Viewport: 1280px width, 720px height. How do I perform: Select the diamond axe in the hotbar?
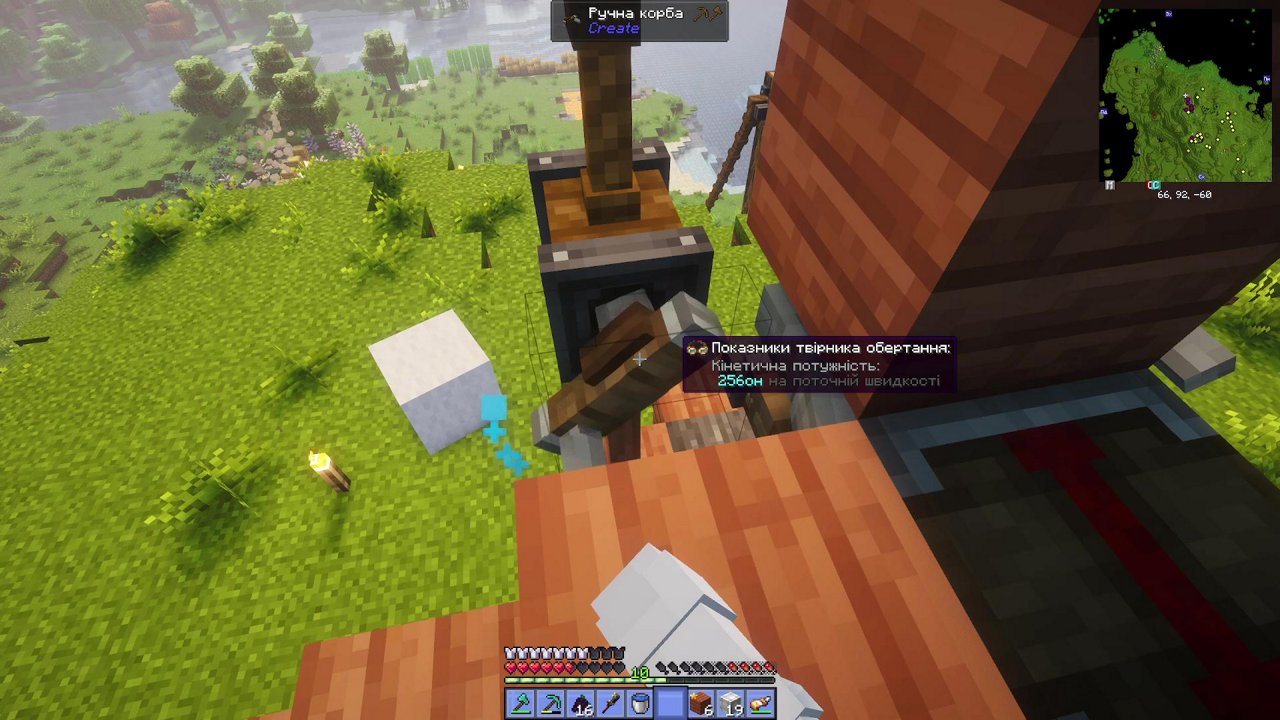tap(521, 702)
